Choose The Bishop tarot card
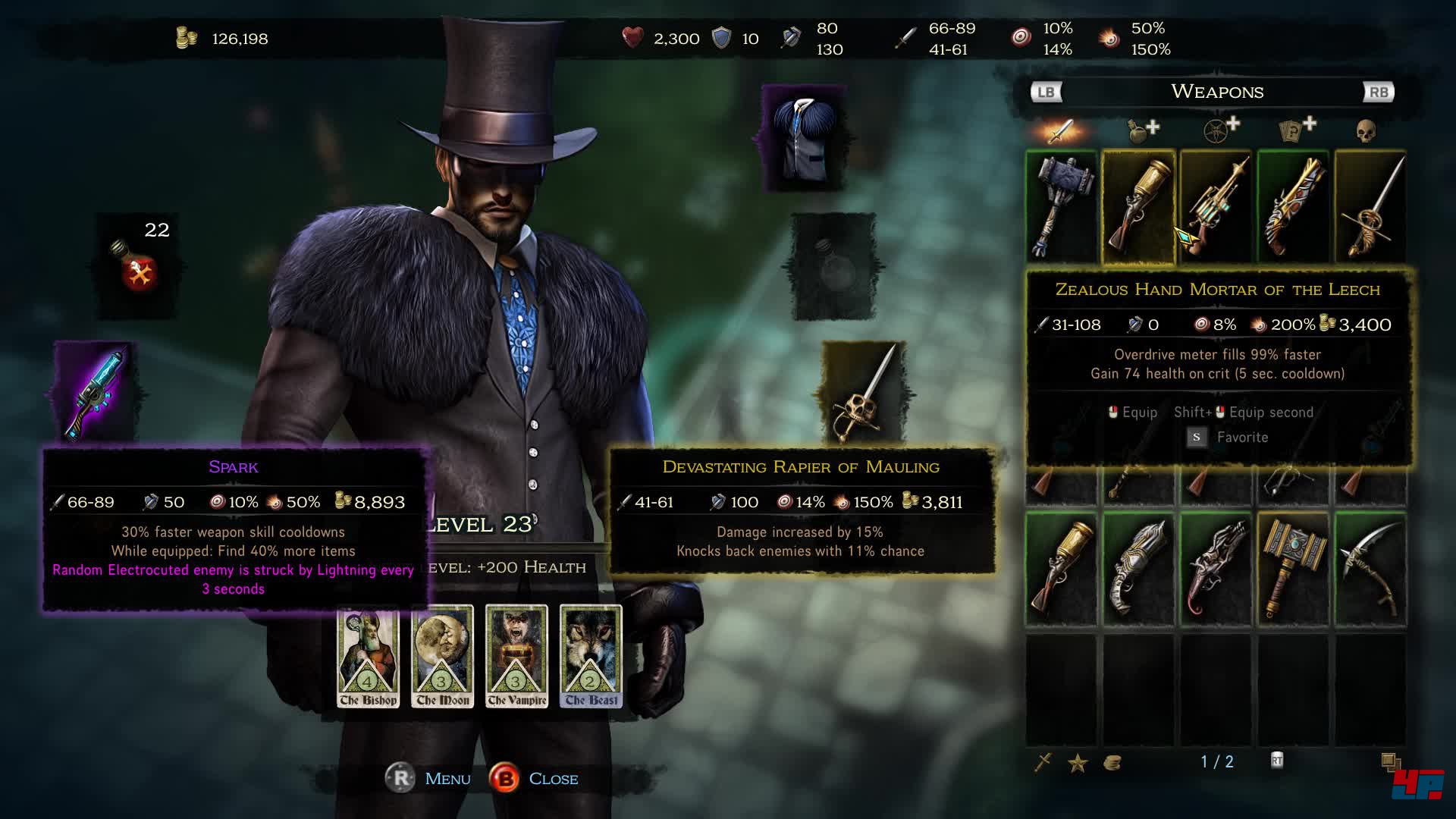The width and height of the screenshot is (1456, 819). 368,657
